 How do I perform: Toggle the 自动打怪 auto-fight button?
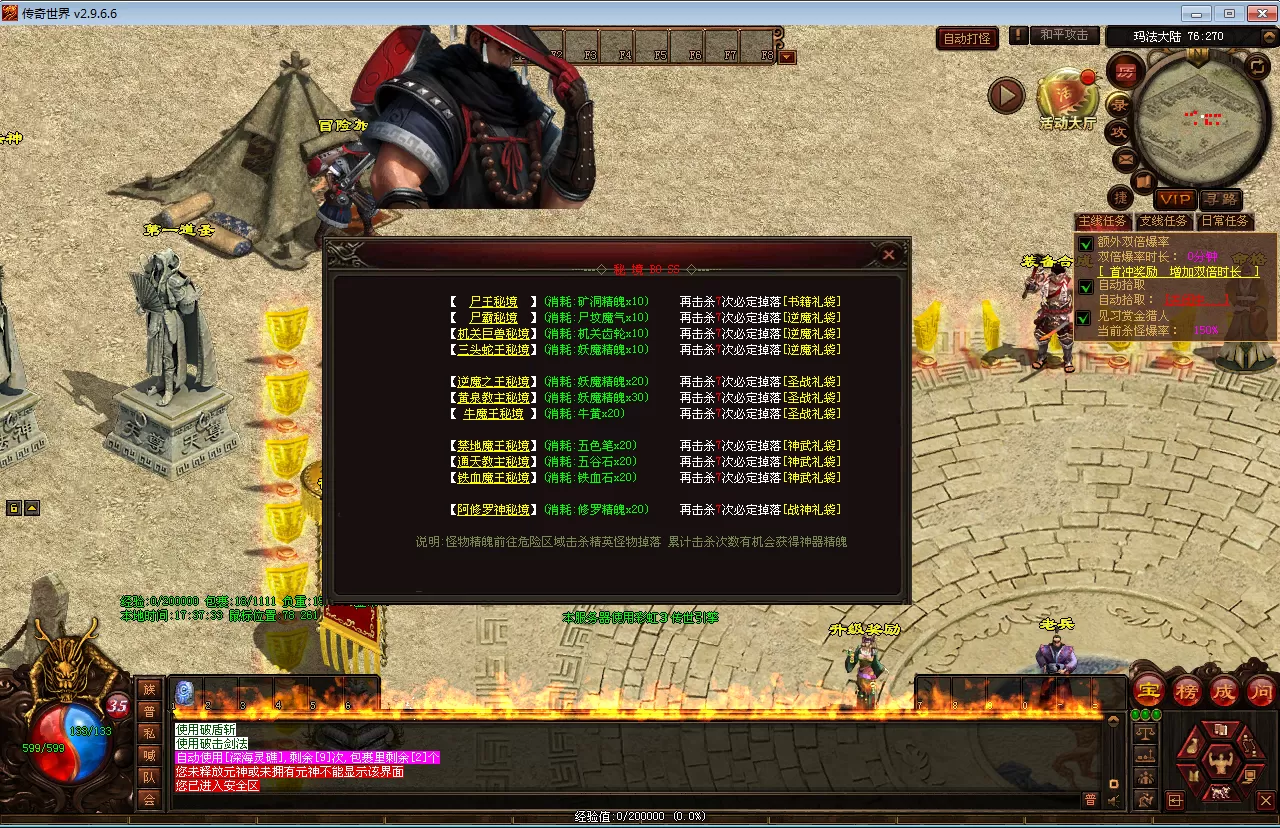tap(967, 39)
